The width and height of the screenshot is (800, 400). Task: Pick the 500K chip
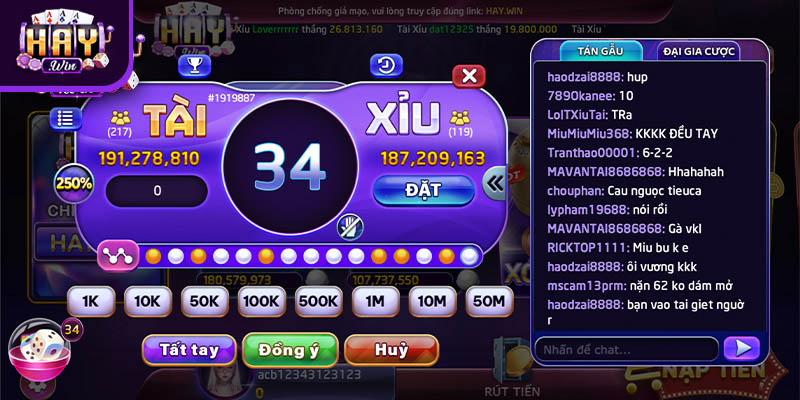coord(319,300)
